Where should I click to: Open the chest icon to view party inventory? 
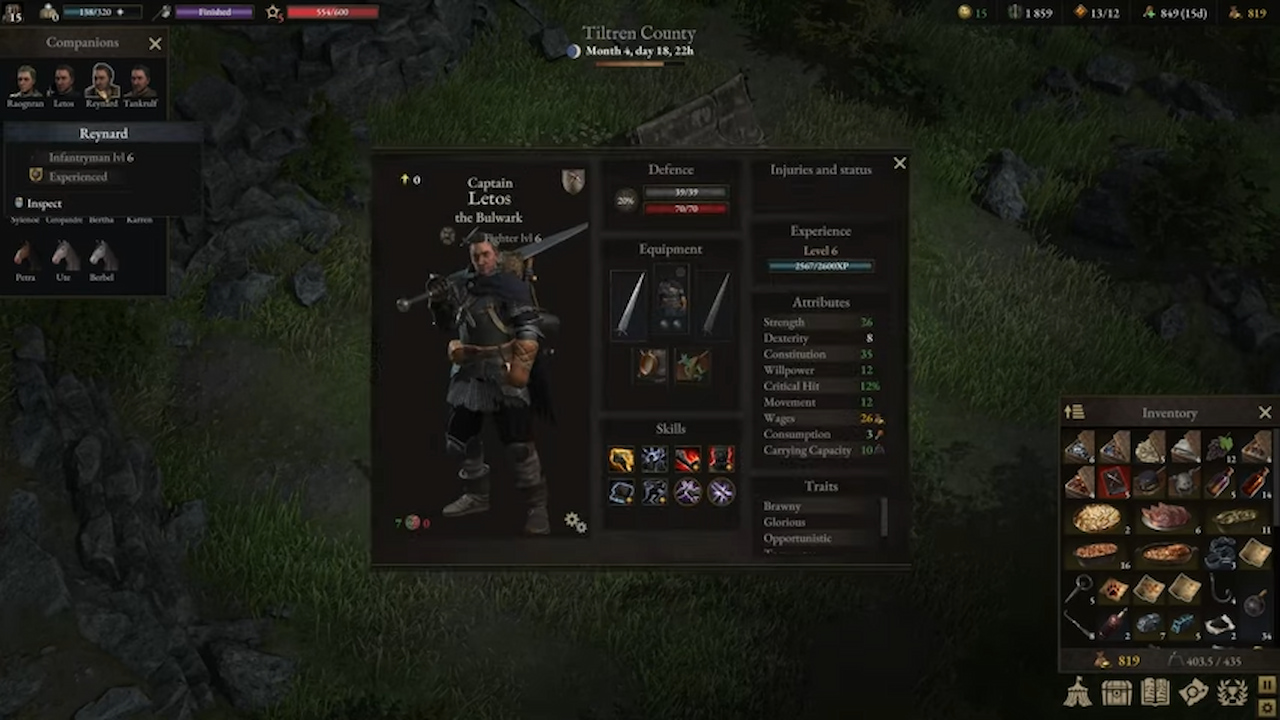(x=1116, y=692)
